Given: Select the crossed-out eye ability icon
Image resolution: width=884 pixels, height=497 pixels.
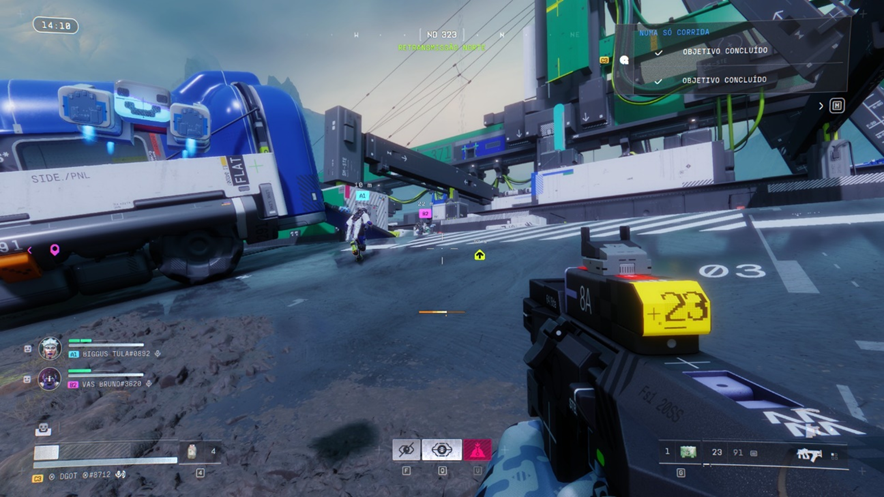Looking at the screenshot, I should [406, 450].
